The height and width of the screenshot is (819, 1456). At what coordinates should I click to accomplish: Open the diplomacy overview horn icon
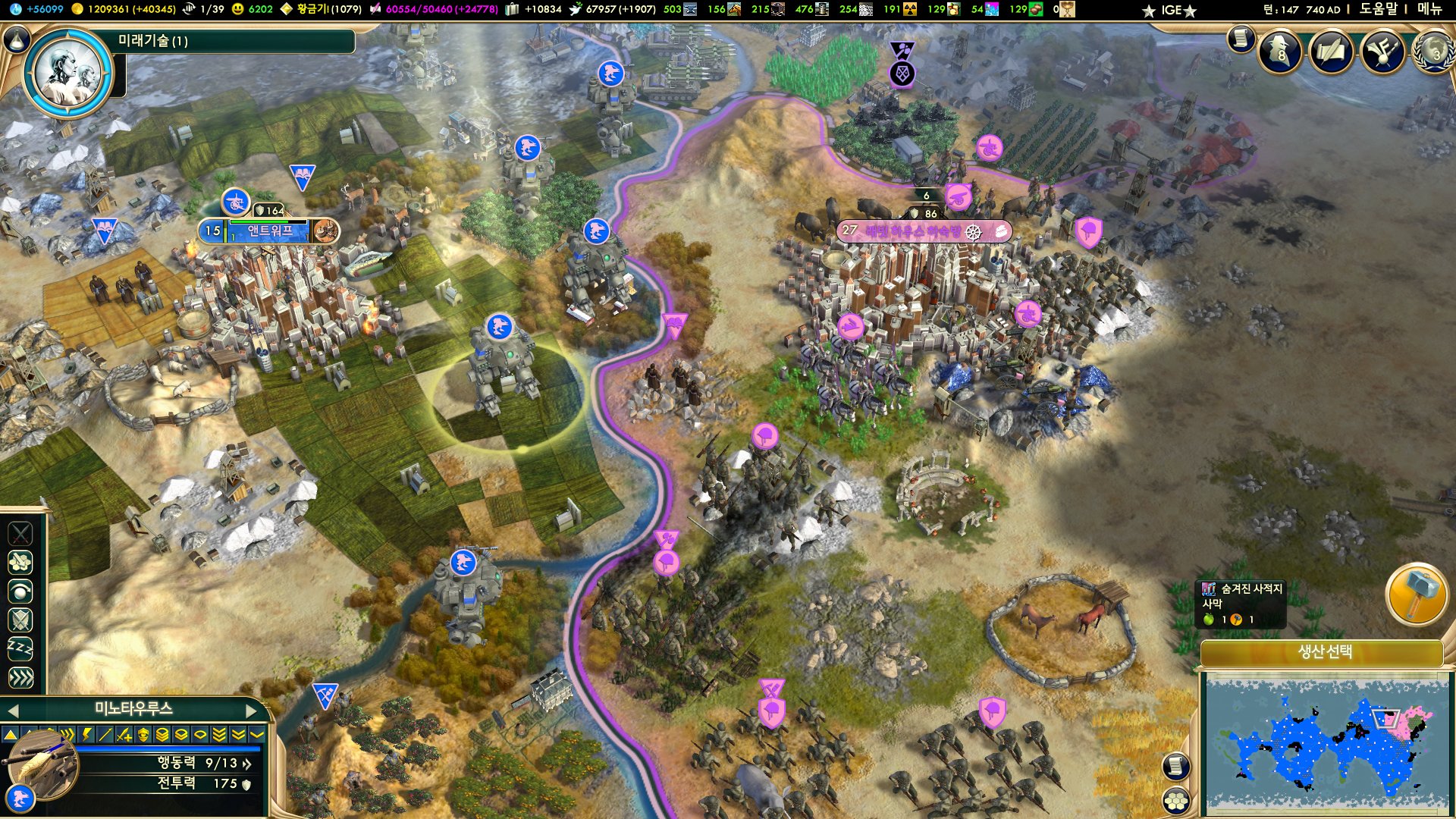tap(1382, 52)
